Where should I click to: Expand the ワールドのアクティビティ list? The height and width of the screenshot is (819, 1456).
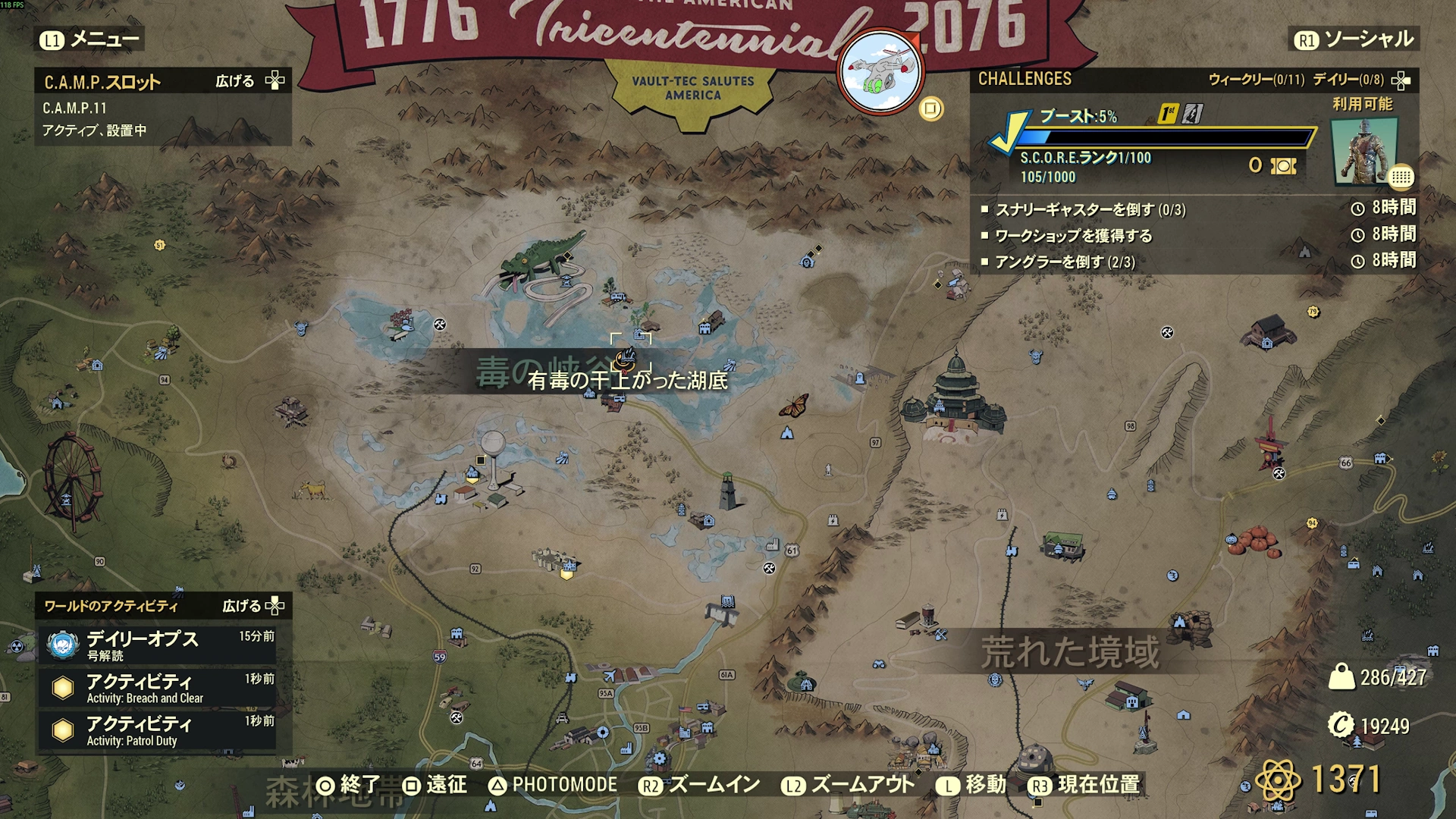(x=253, y=606)
